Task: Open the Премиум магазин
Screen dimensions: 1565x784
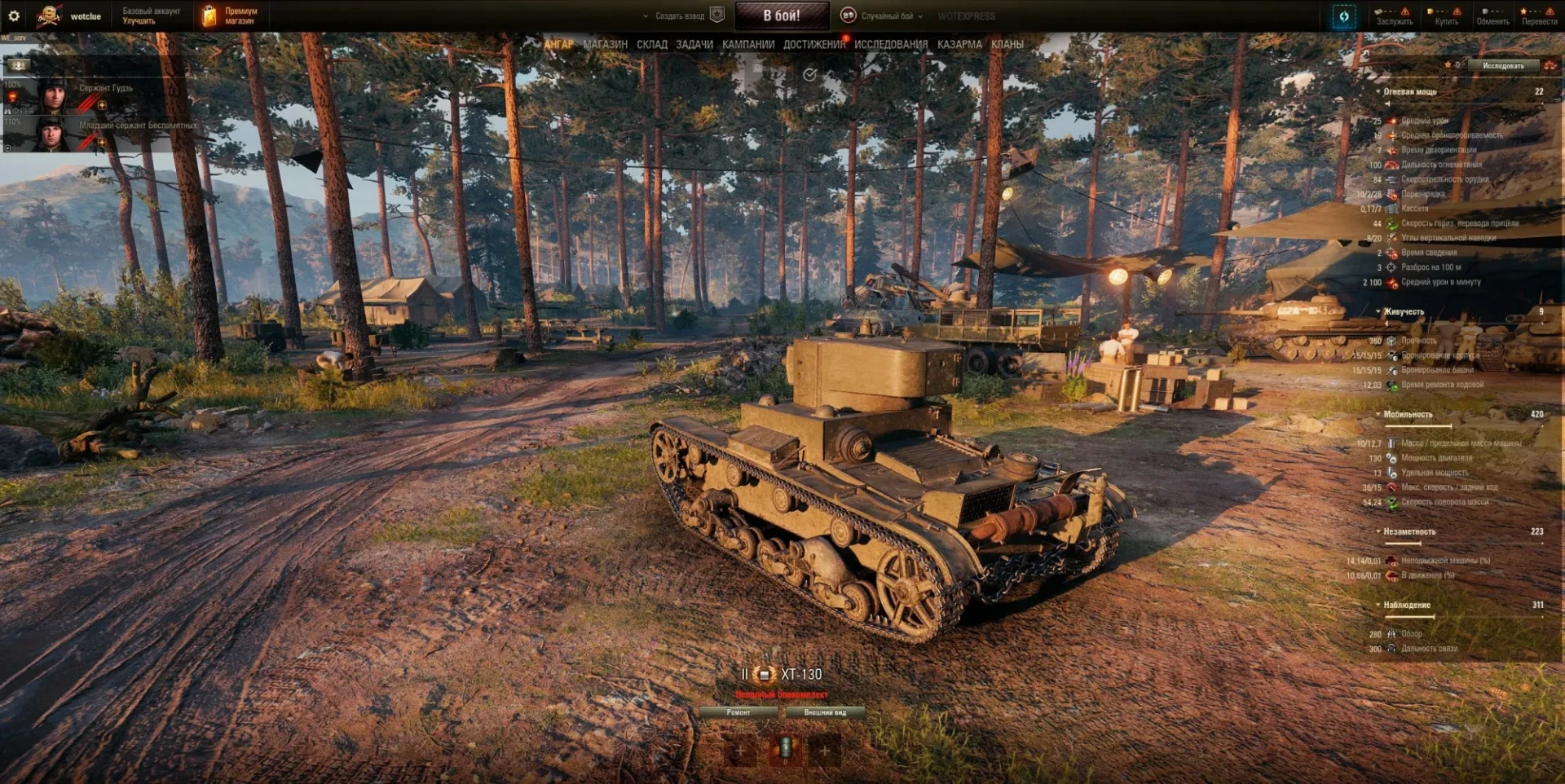Action: point(231,15)
